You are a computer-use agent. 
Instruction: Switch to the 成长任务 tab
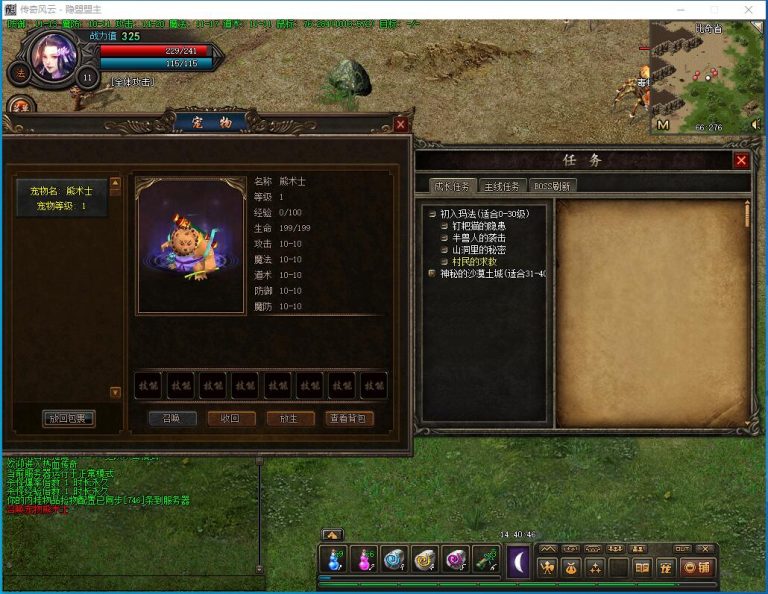[450, 186]
